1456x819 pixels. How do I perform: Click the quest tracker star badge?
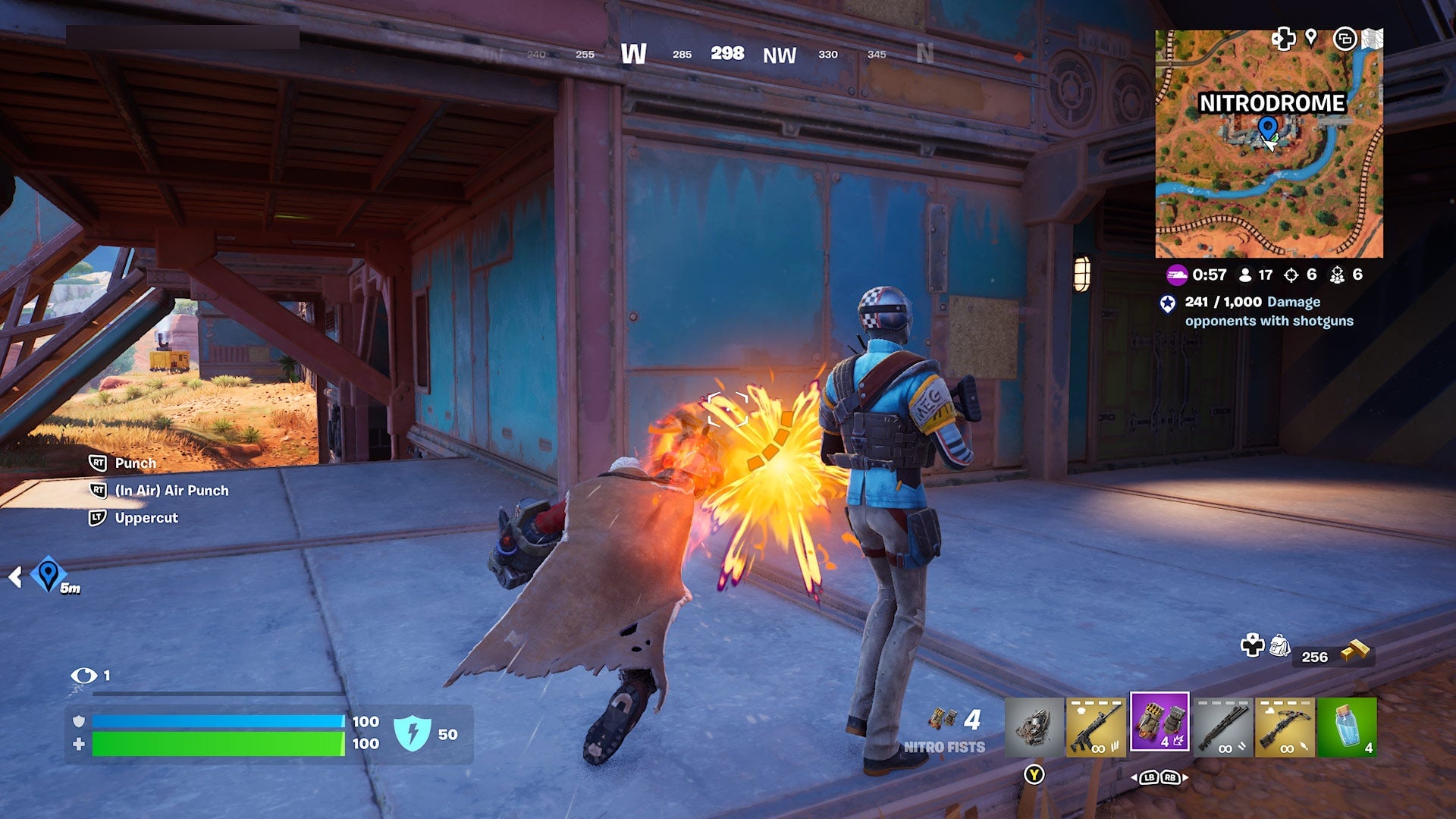click(x=1167, y=304)
